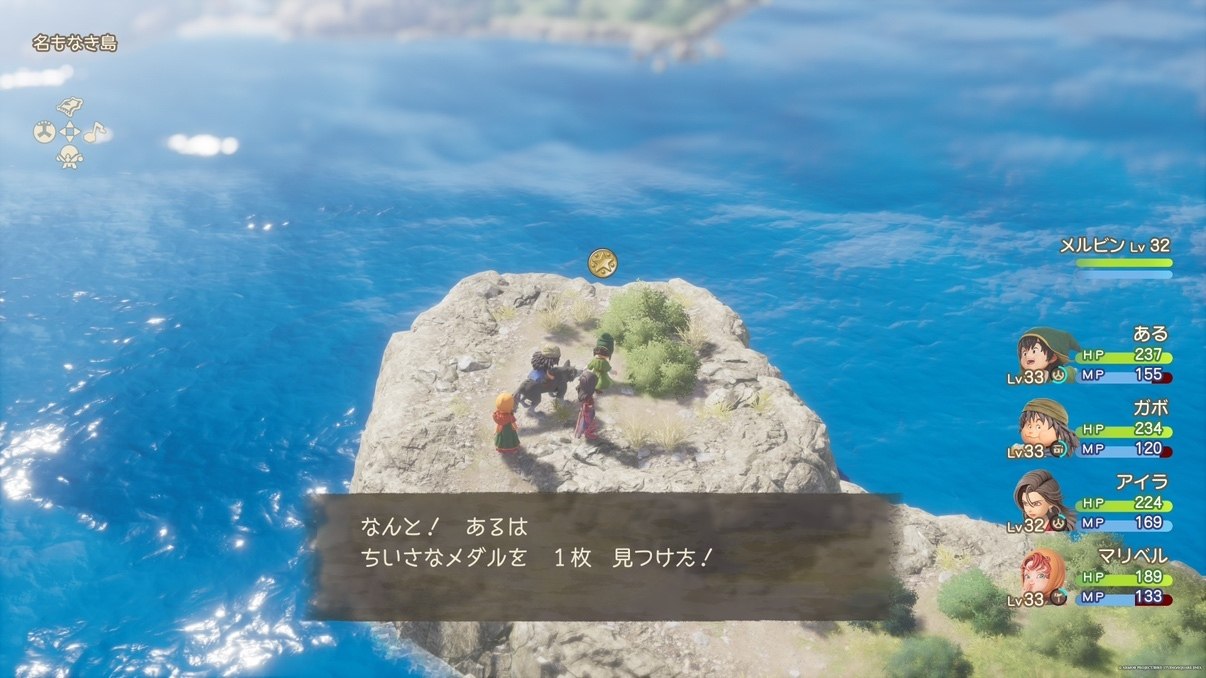This screenshot has width=1206, height=678.
Task: Click the gold medal marker above the rock
Action: (602, 263)
